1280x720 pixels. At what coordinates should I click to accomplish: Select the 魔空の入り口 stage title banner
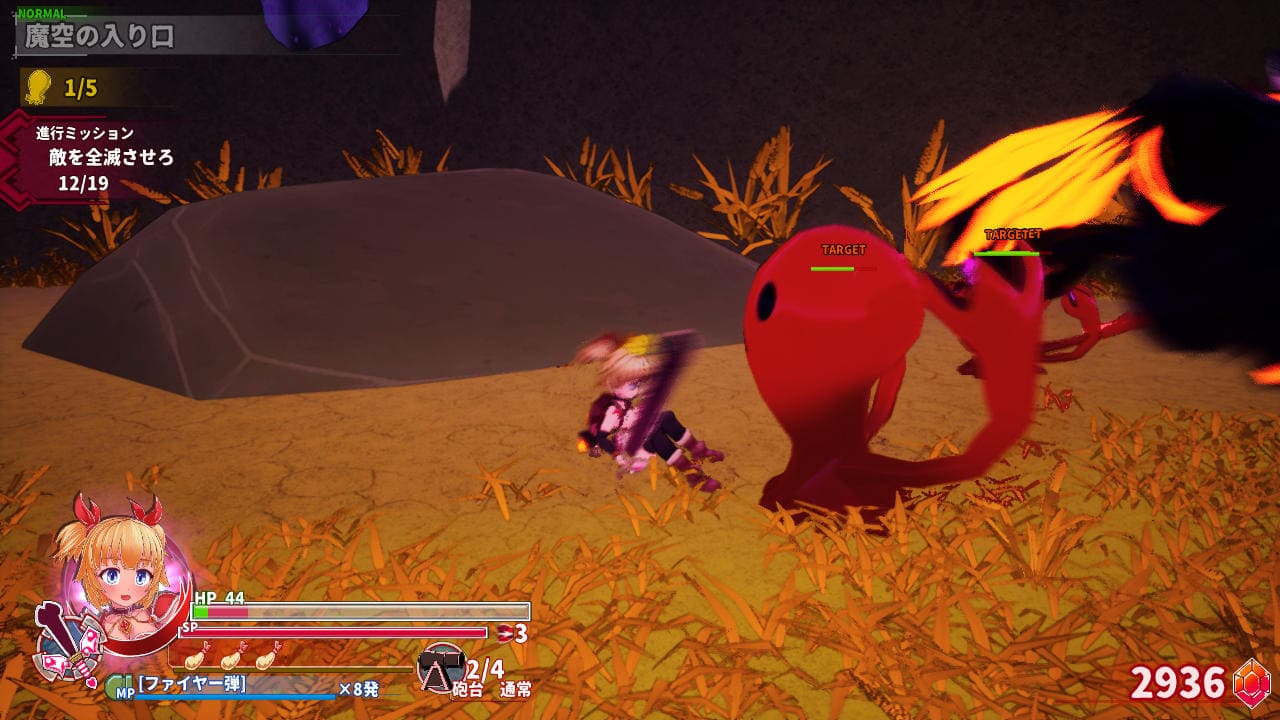[x=100, y=37]
